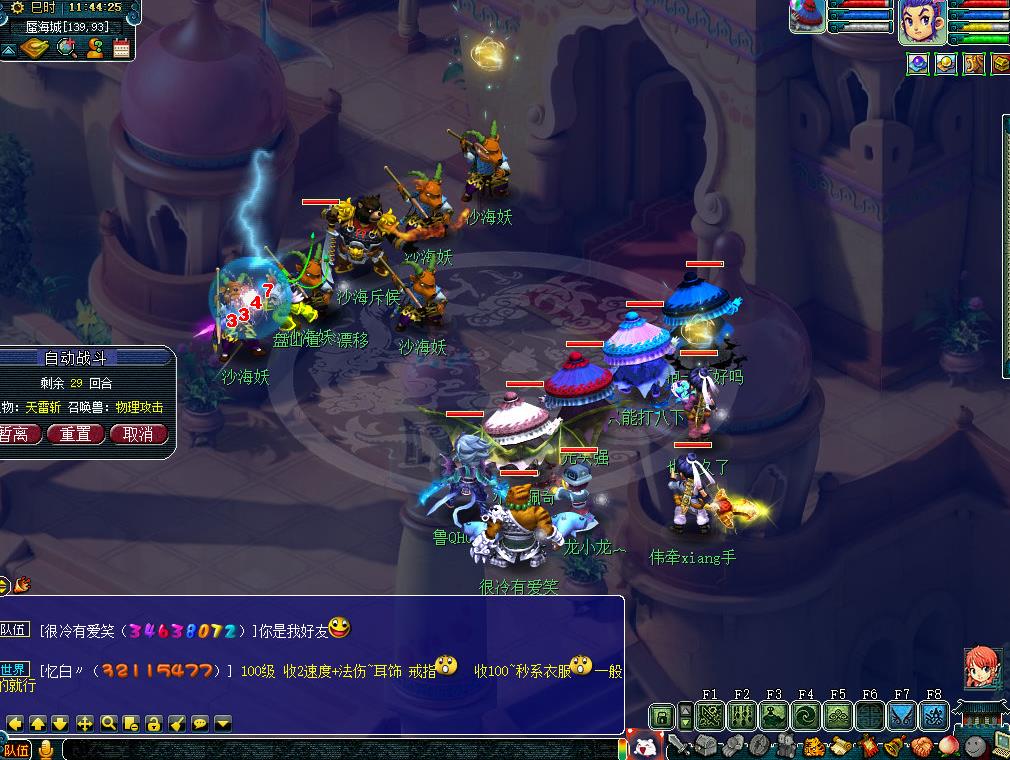This screenshot has width=1010, height=760.
Task: Activate the F1 skill slot
Action: tap(710, 716)
